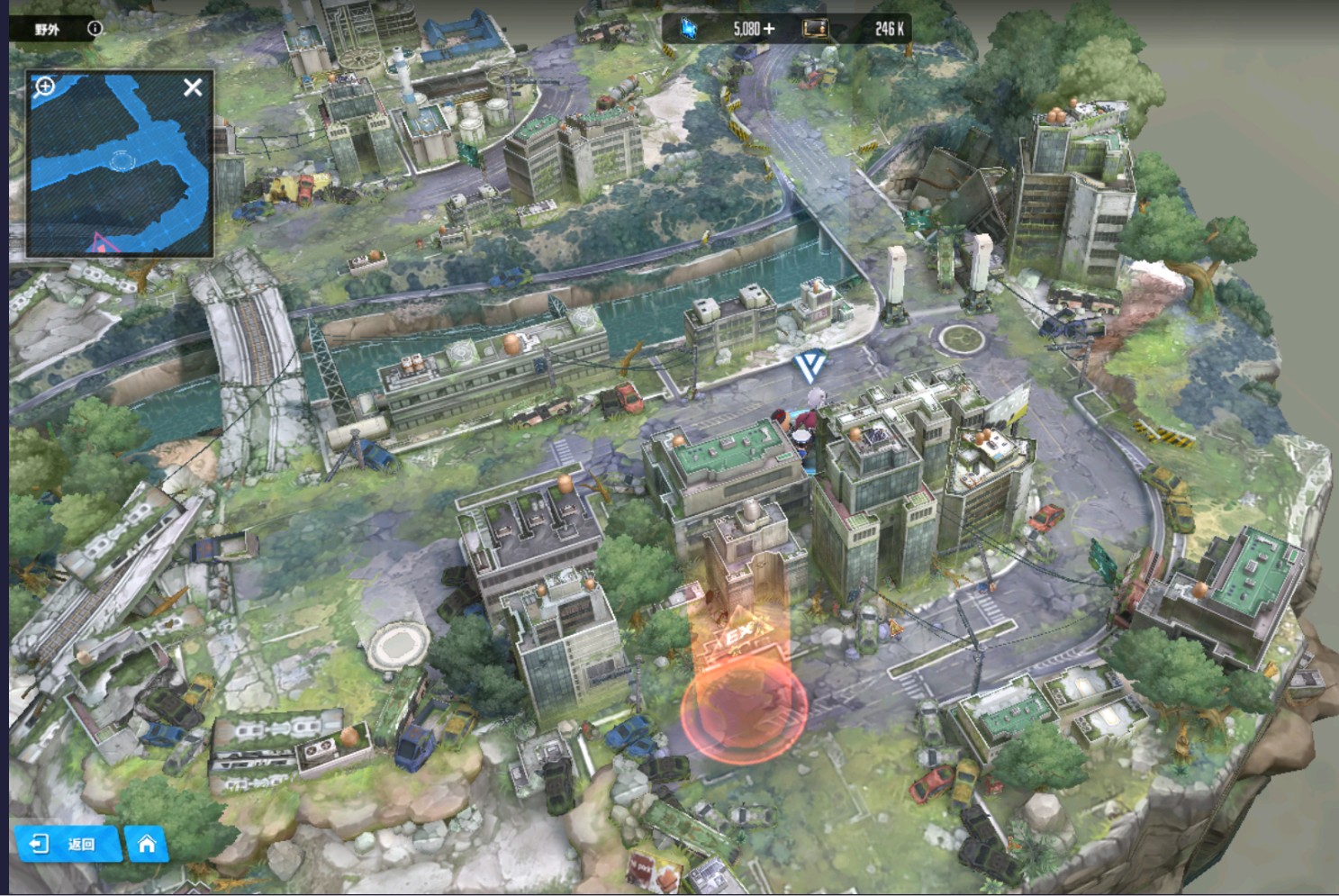Click the 返回 back button
The width and height of the screenshot is (1339, 896).
pyautogui.click(x=68, y=844)
